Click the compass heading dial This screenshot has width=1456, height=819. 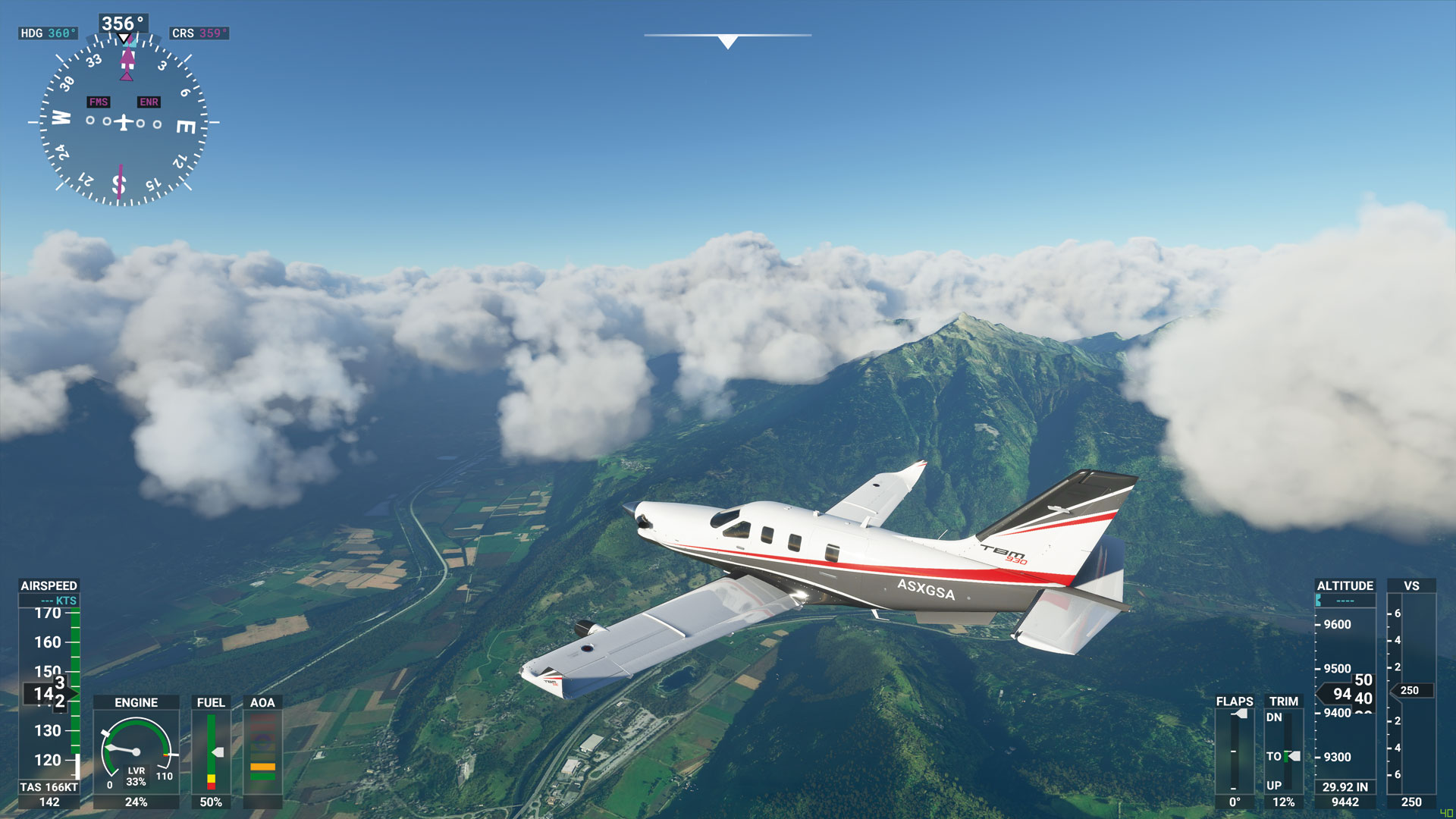pyautogui.click(x=124, y=122)
